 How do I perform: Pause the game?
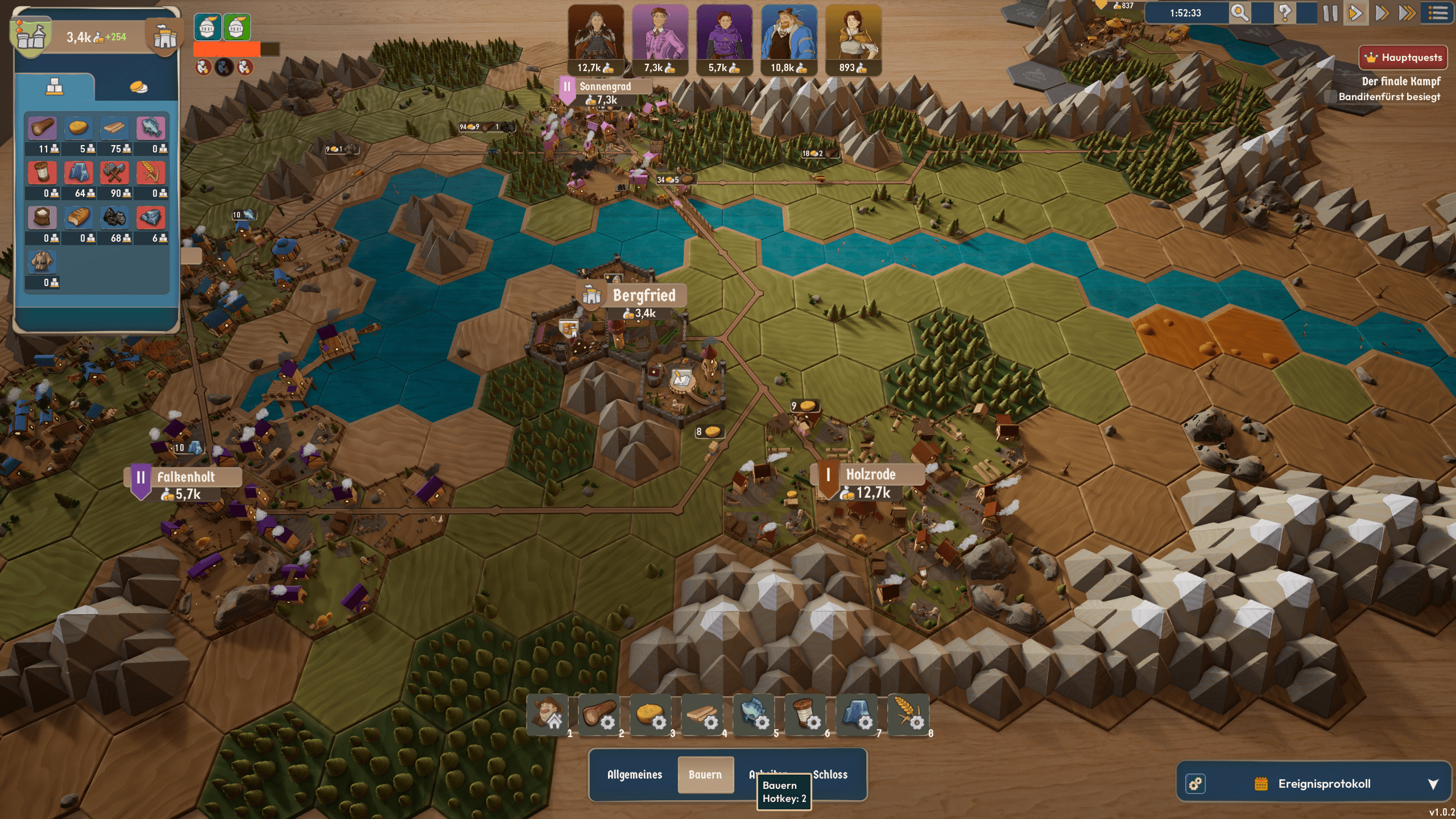pos(1330,13)
